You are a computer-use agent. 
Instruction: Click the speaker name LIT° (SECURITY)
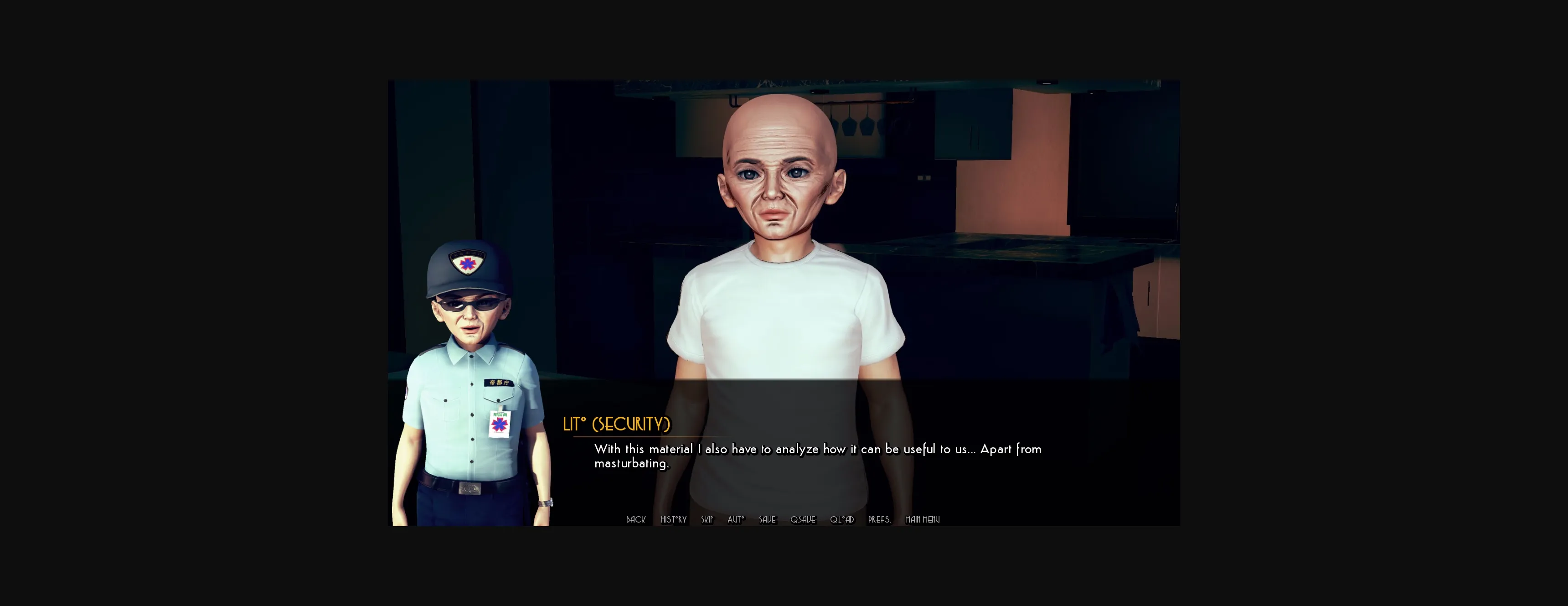coord(617,424)
